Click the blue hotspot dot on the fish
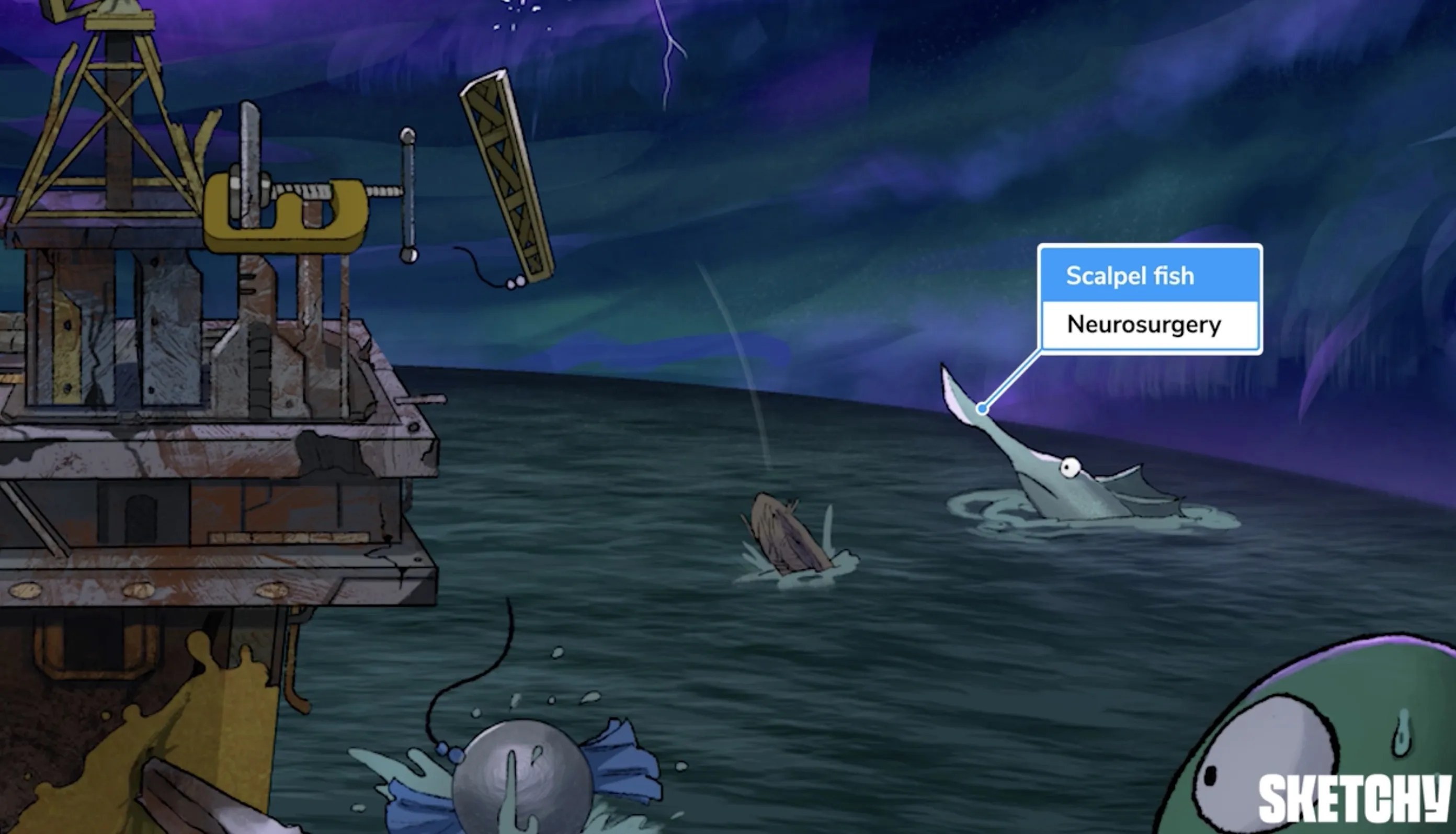Viewport: 1456px width, 834px height. click(x=983, y=409)
